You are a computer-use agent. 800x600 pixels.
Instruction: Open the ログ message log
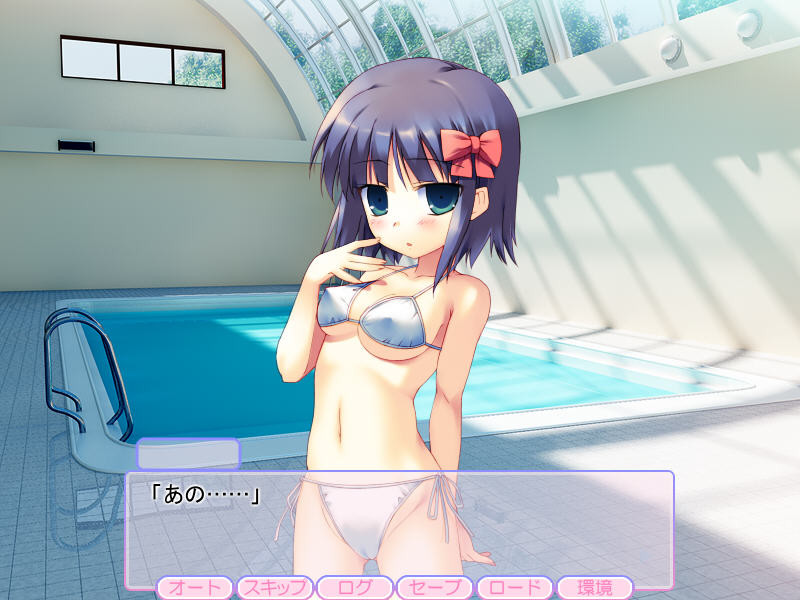(354, 588)
